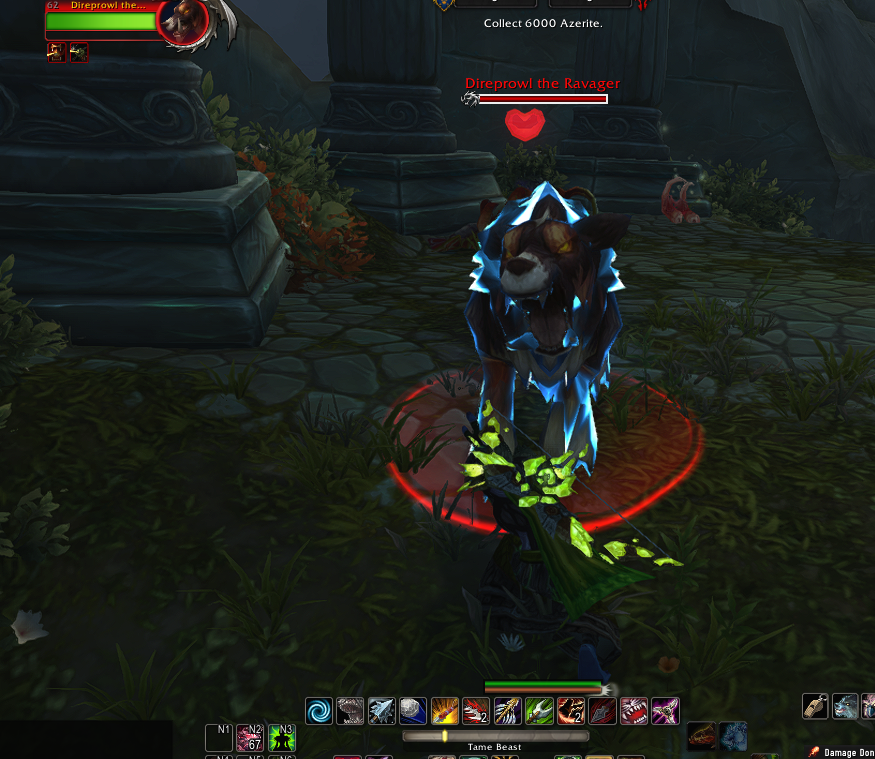Activate the grey boulder ability icon
Screen dimensions: 875x759
coord(413,711)
